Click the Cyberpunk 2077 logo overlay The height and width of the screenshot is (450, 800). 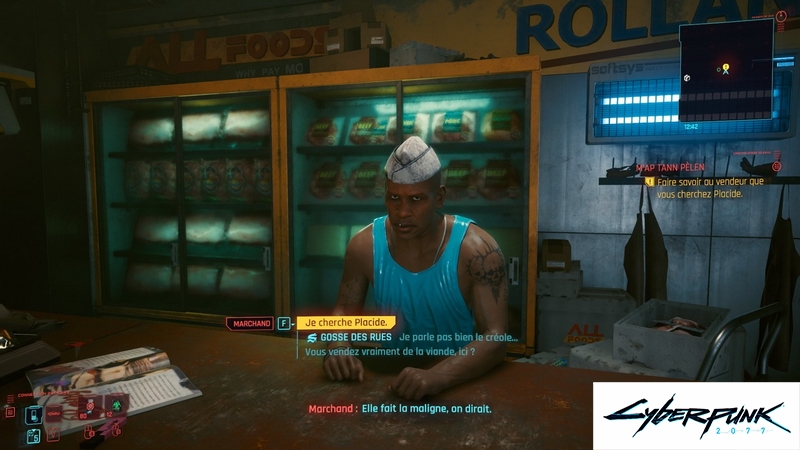click(x=696, y=416)
